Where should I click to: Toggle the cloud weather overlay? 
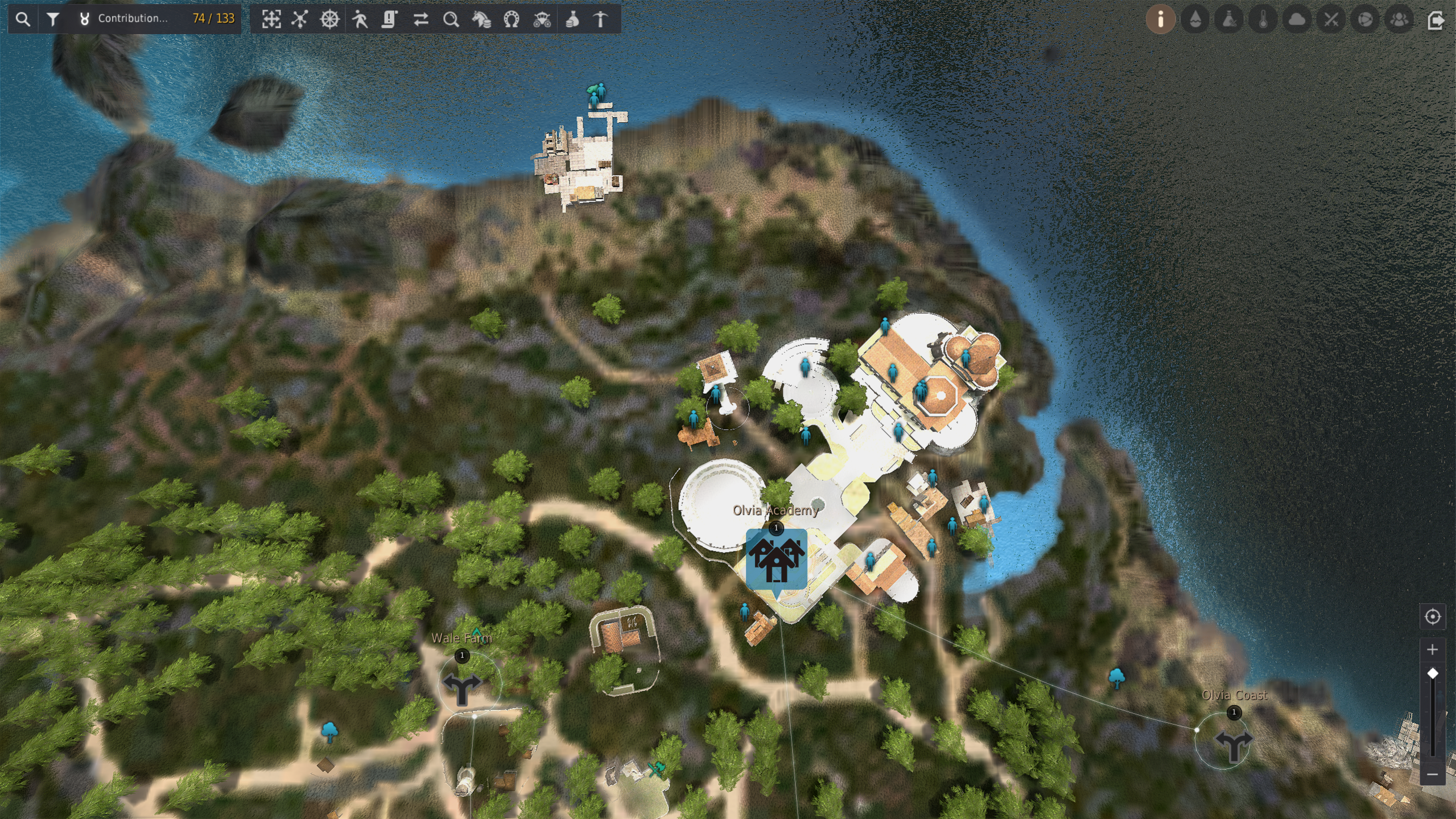tap(1297, 19)
